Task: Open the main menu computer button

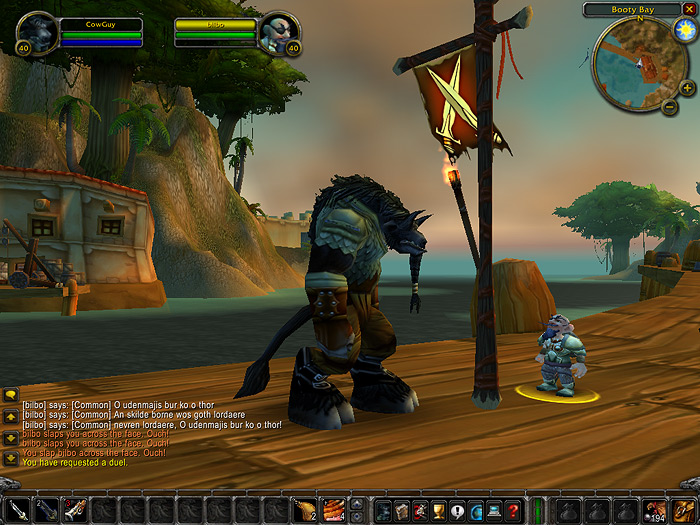Action: (493, 510)
